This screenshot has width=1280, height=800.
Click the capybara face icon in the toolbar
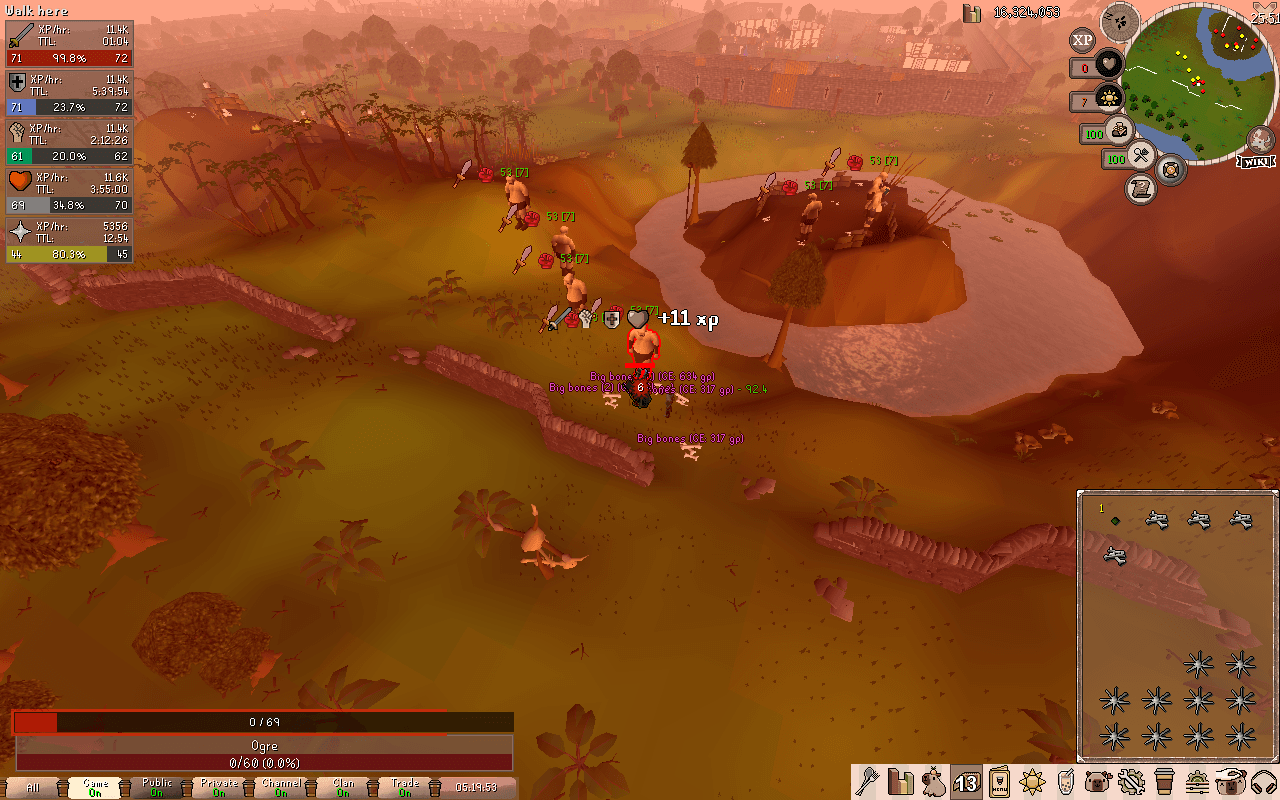1097,783
